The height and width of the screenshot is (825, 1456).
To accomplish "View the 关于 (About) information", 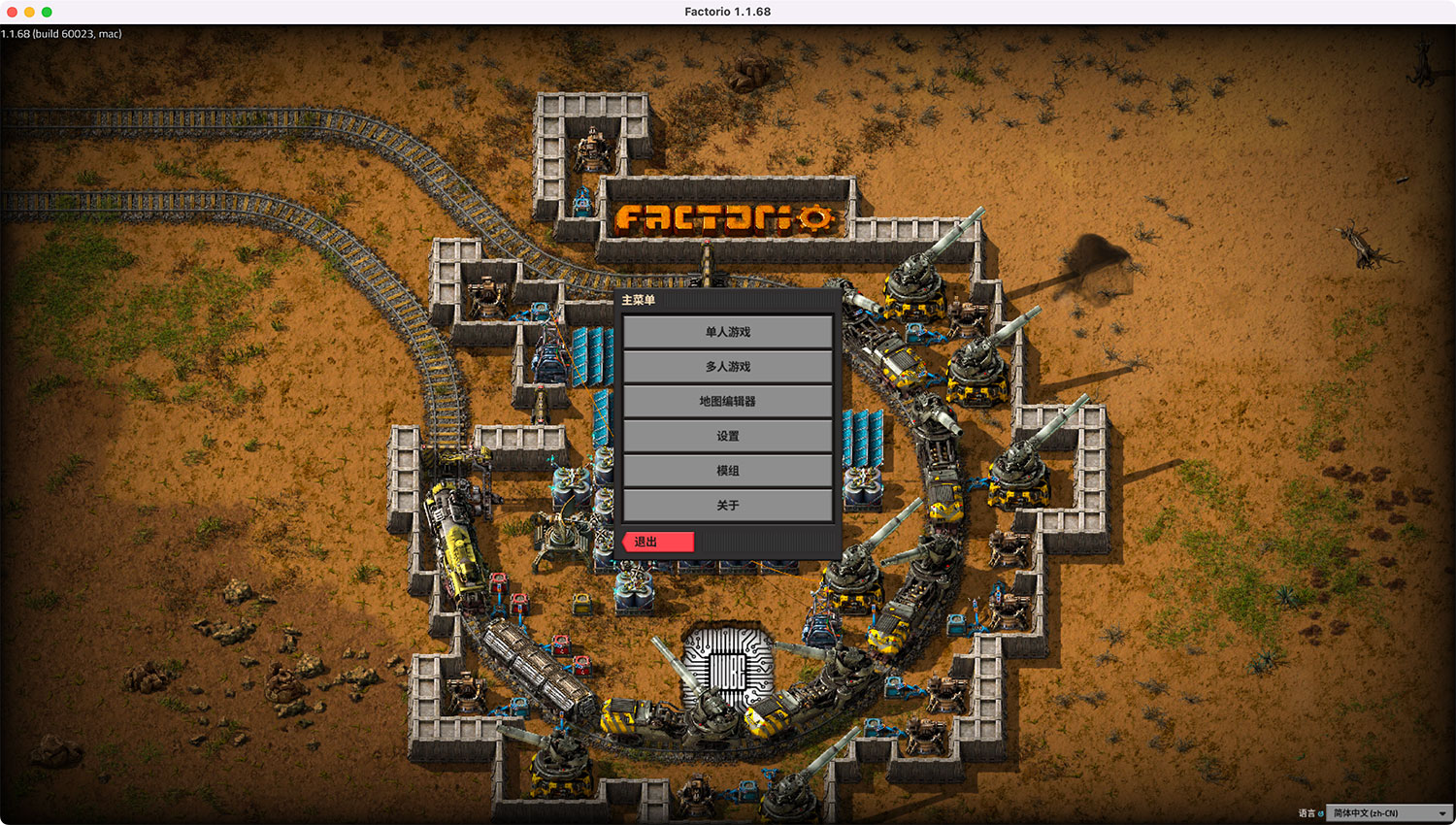I will 727,506.
